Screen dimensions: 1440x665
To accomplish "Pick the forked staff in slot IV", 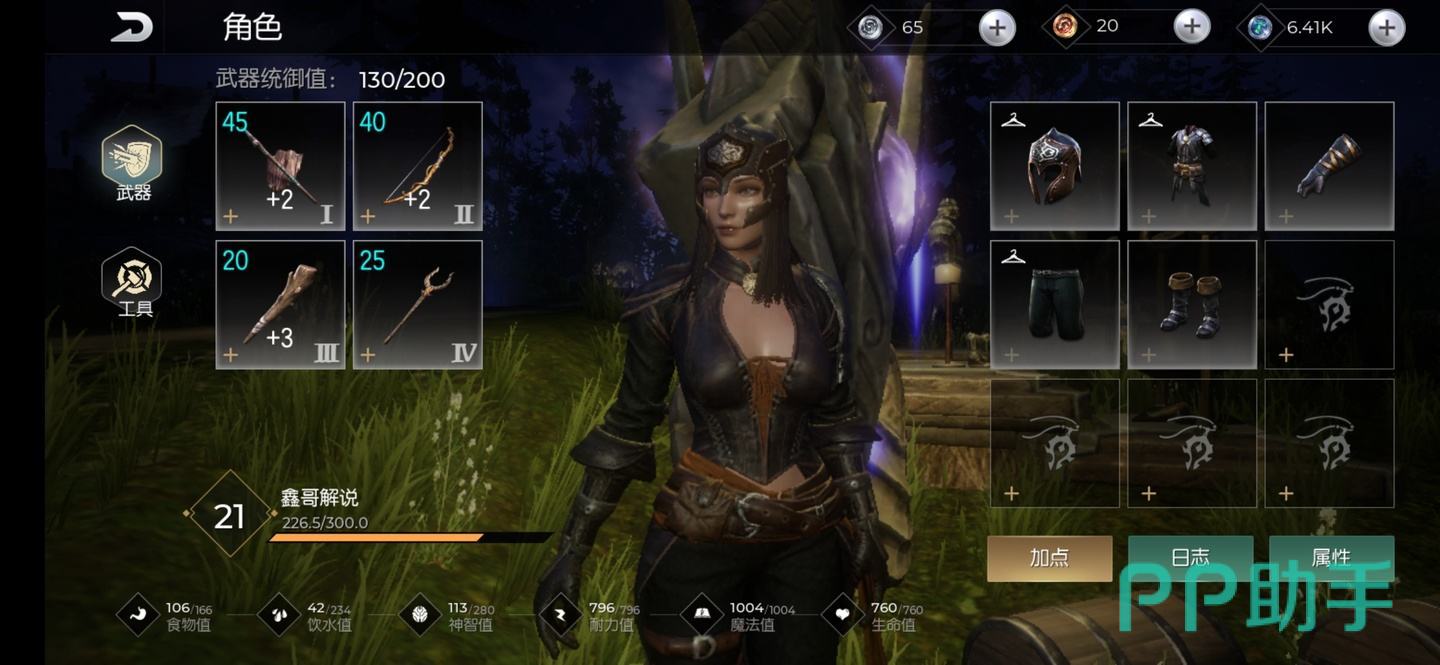I will point(417,304).
